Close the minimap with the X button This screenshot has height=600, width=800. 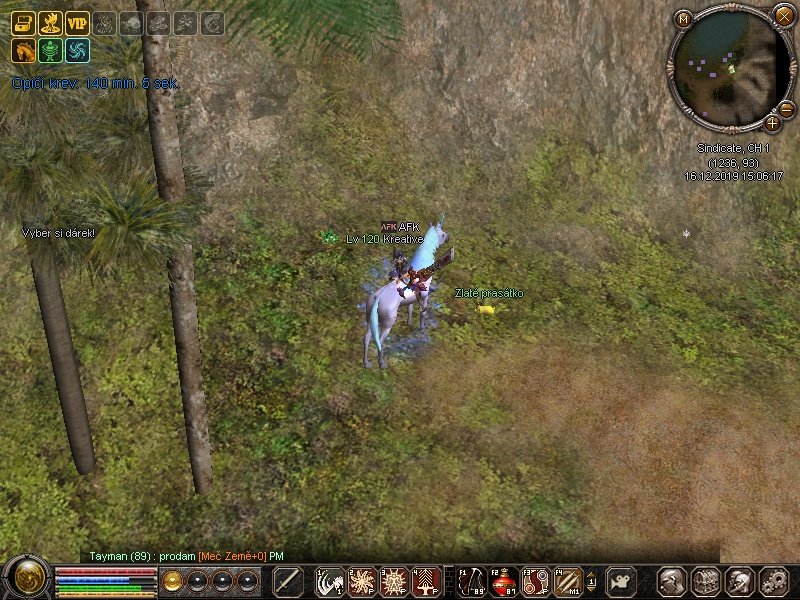point(783,15)
